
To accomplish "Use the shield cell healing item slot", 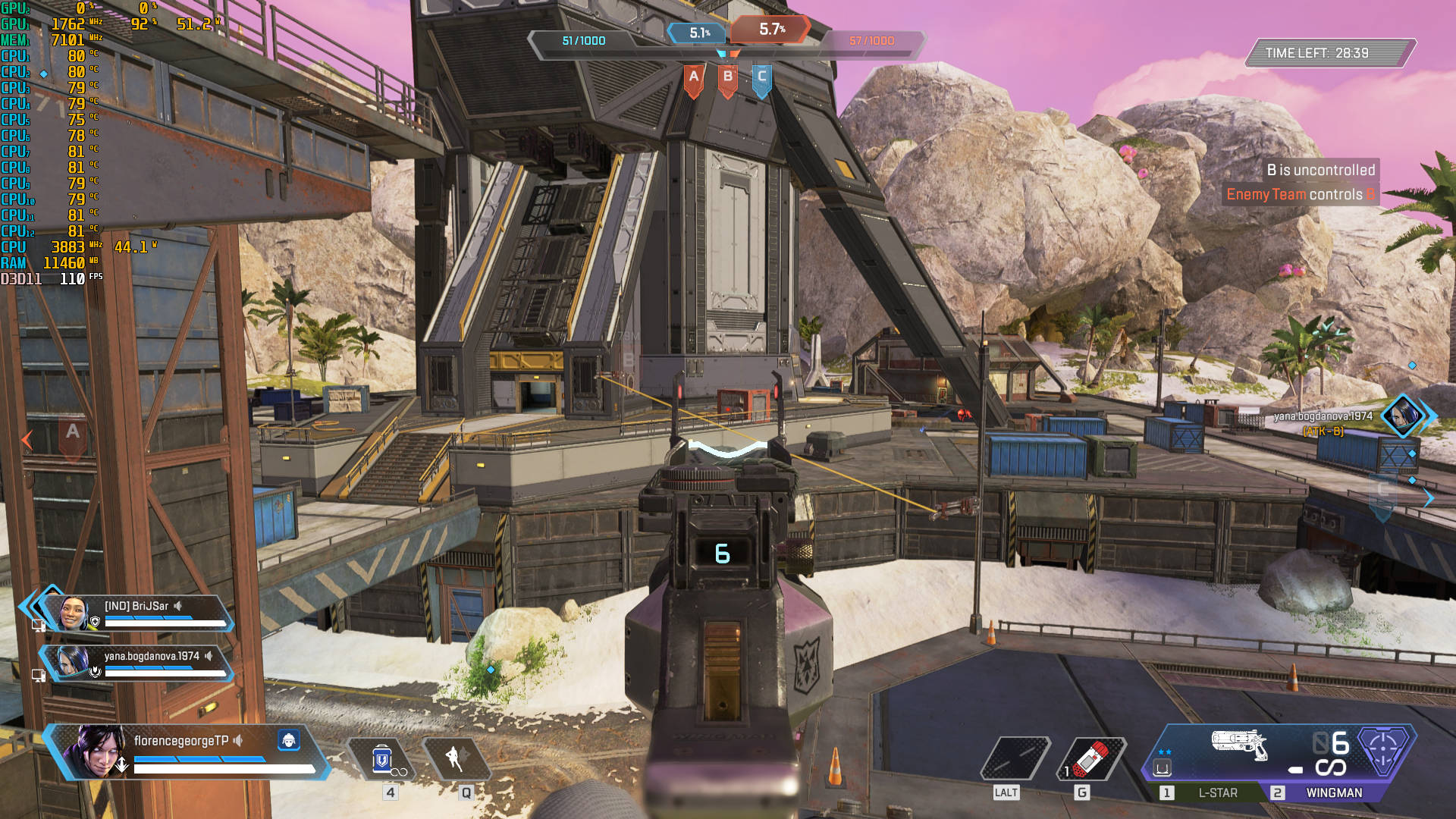I will [383, 758].
